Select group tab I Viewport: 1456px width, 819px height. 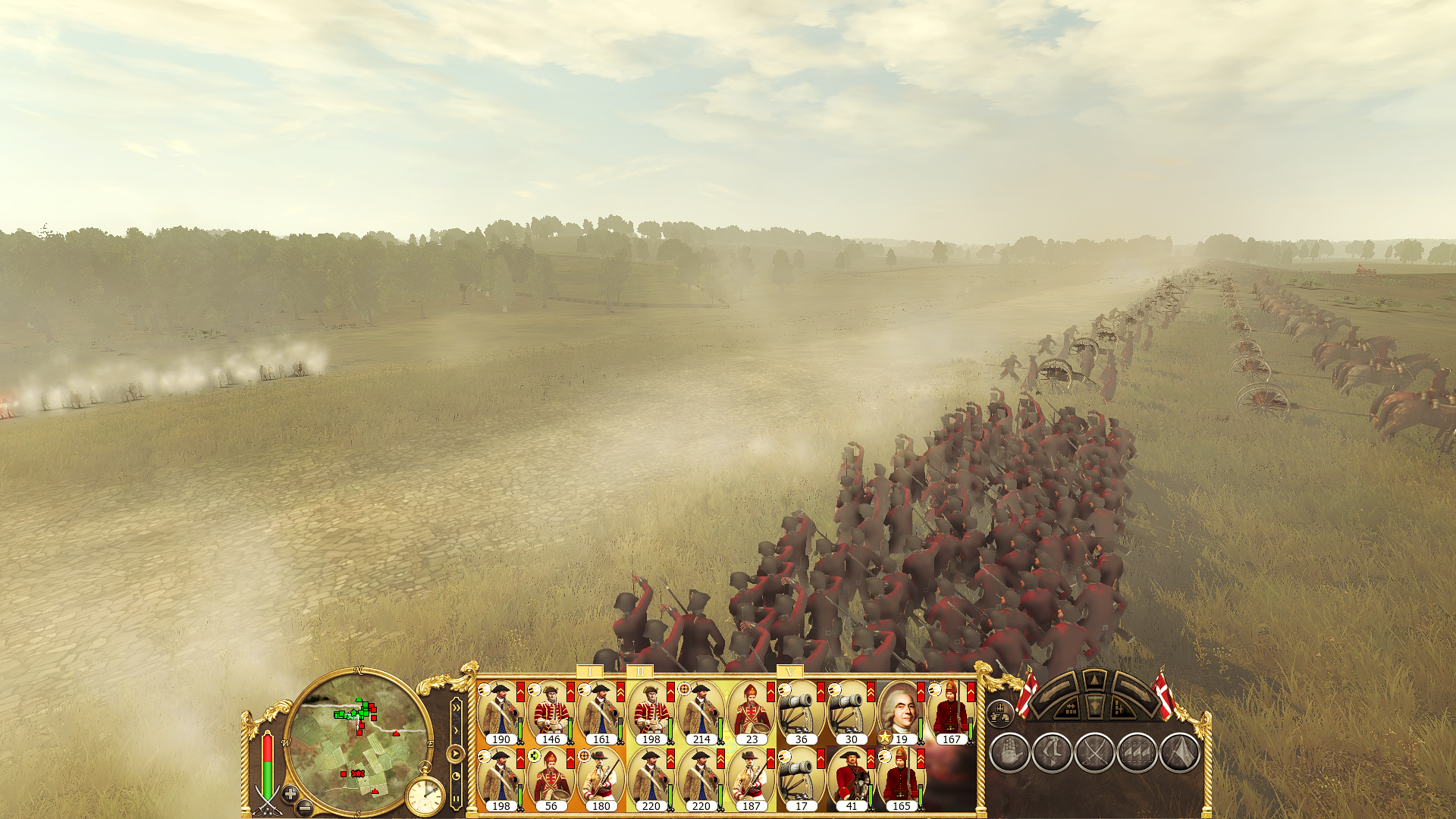590,672
